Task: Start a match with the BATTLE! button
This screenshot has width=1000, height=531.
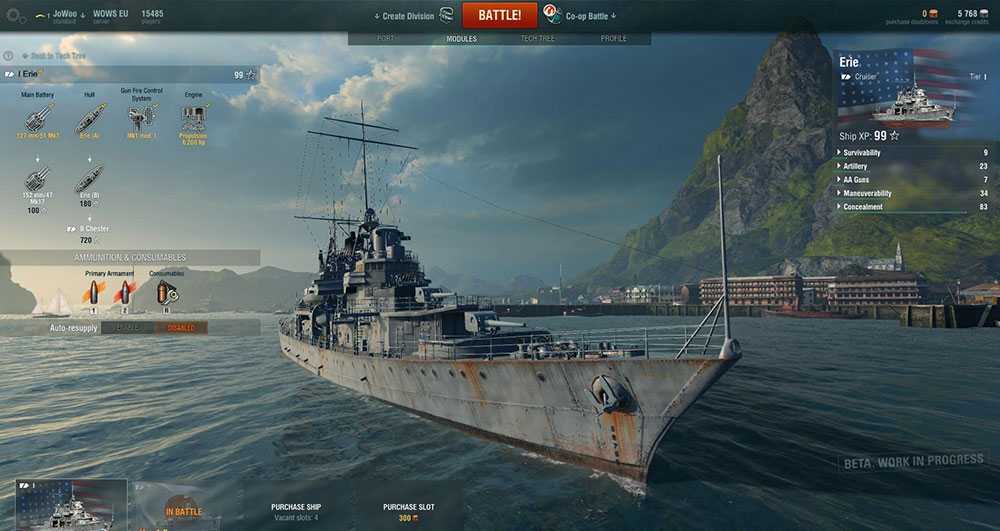Action: 499,15
